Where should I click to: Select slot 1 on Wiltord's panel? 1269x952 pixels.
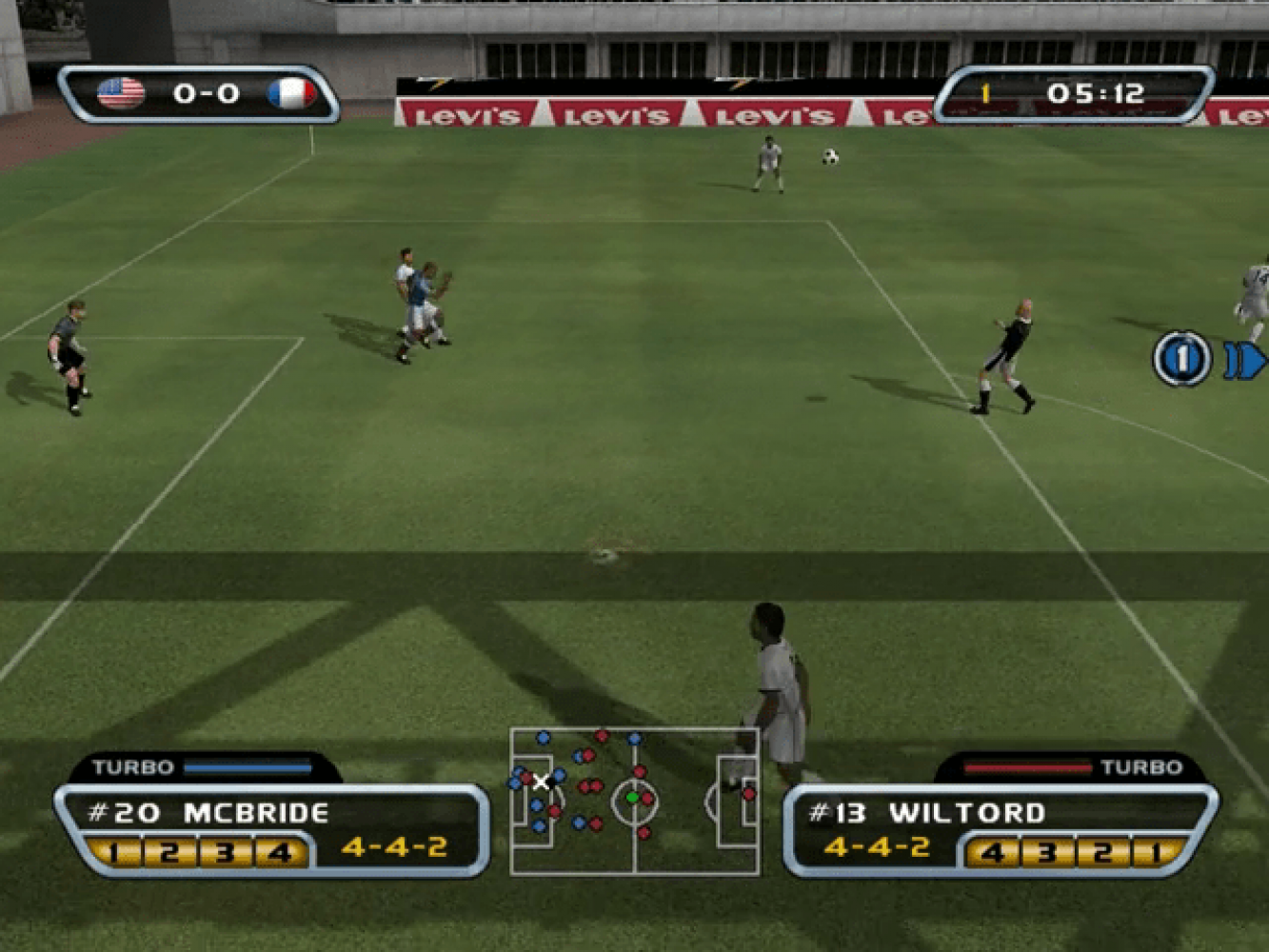point(1156,851)
